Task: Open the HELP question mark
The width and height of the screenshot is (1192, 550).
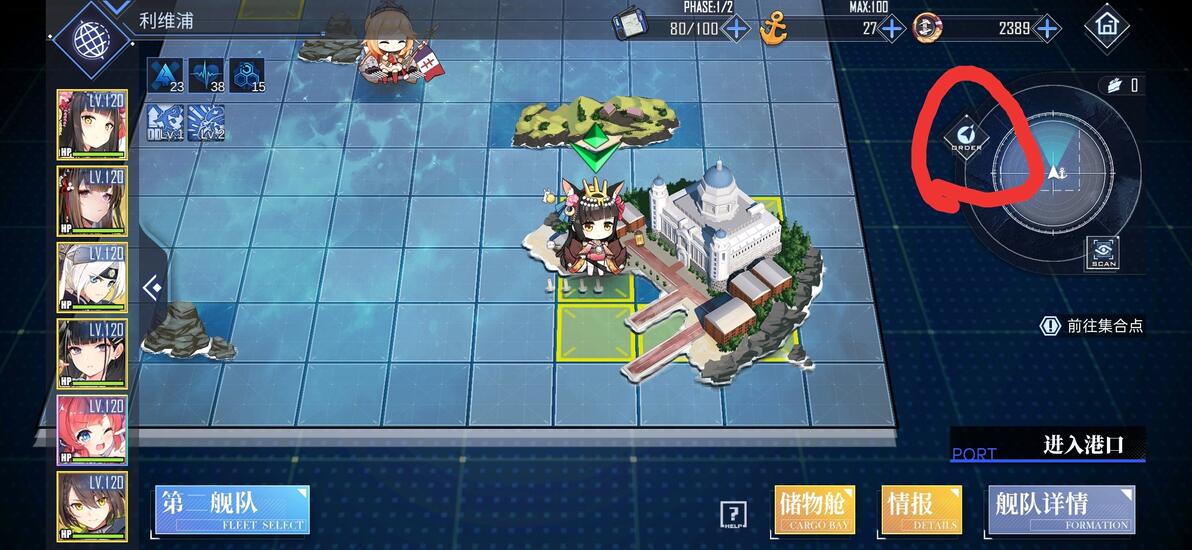Action: pyautogui.click(x=733, y=515)
